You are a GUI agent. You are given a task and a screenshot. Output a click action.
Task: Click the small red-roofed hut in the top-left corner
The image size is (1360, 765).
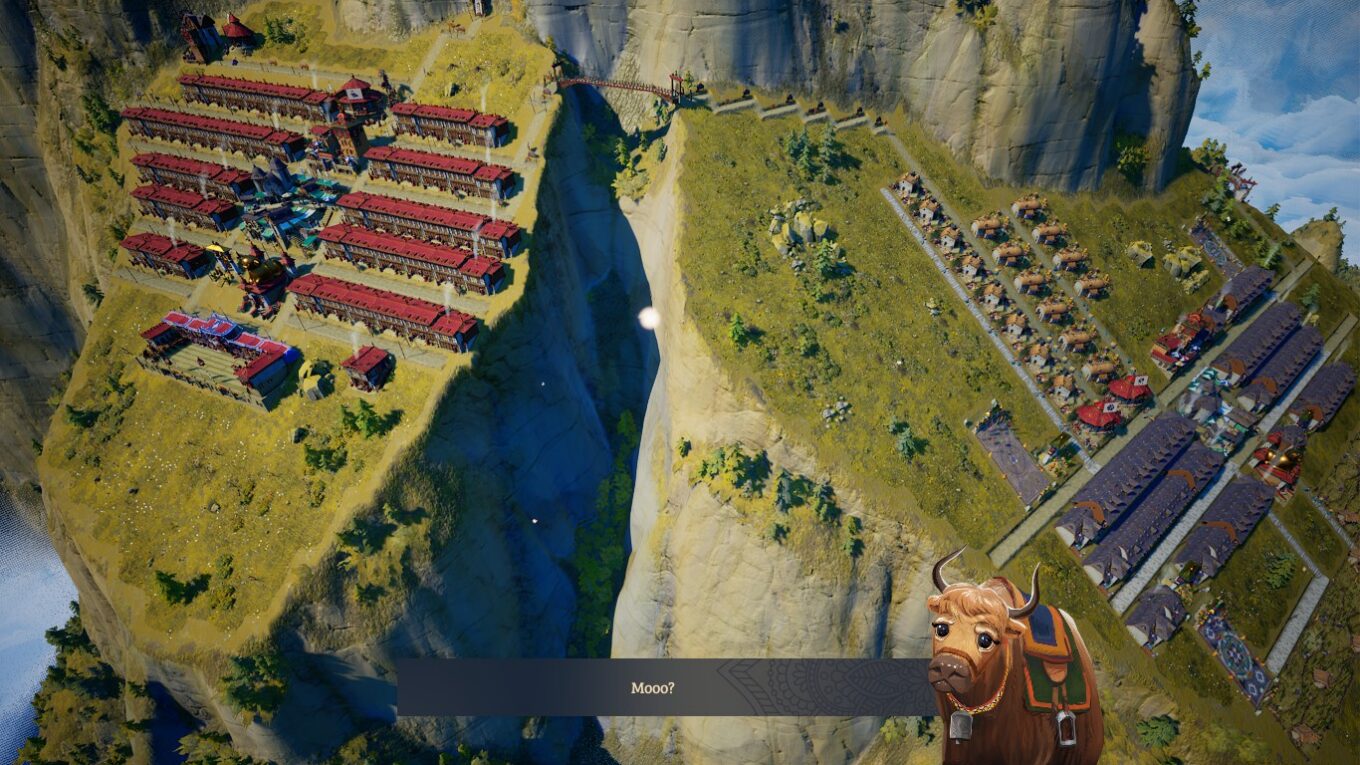pos(233,28)
